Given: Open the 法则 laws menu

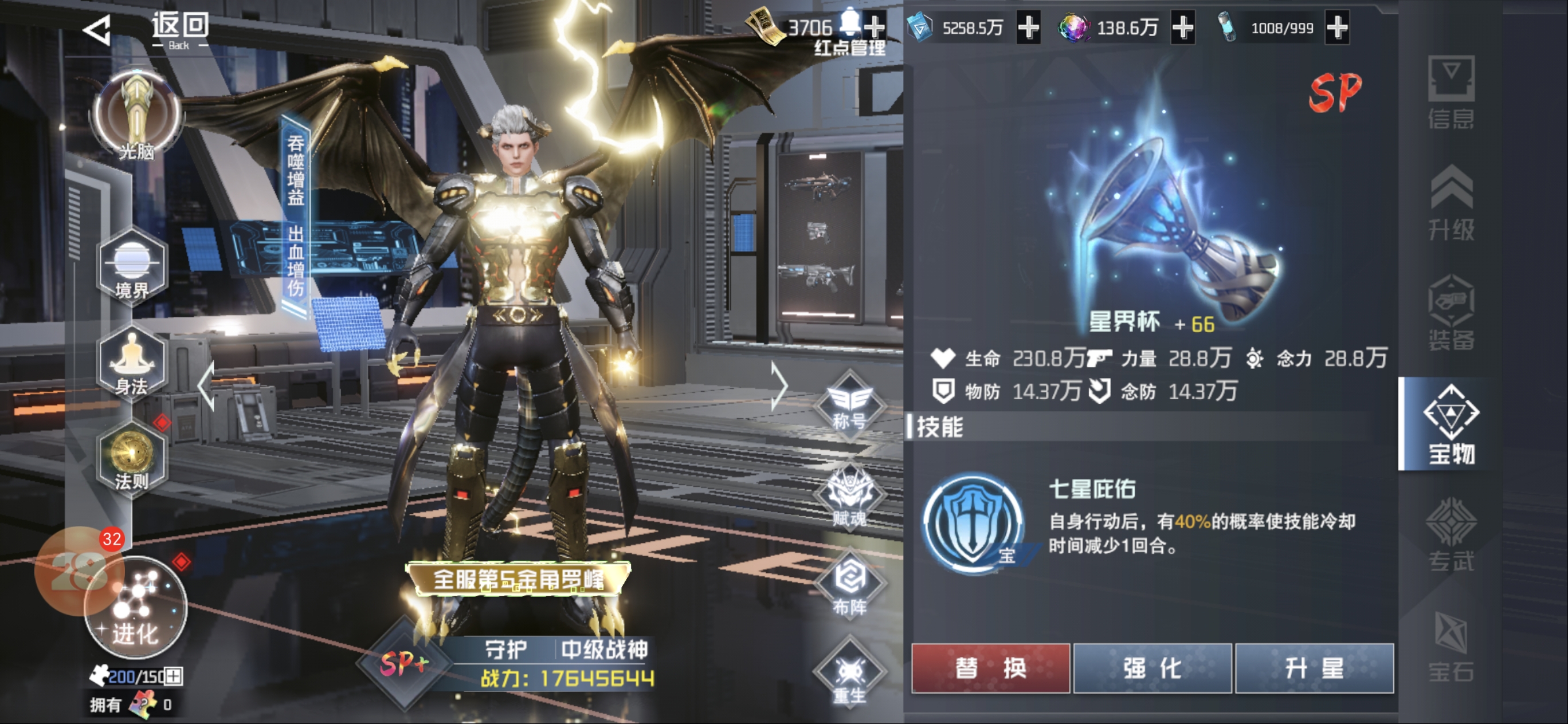Looking at the screenshot, I should [131, 458].
